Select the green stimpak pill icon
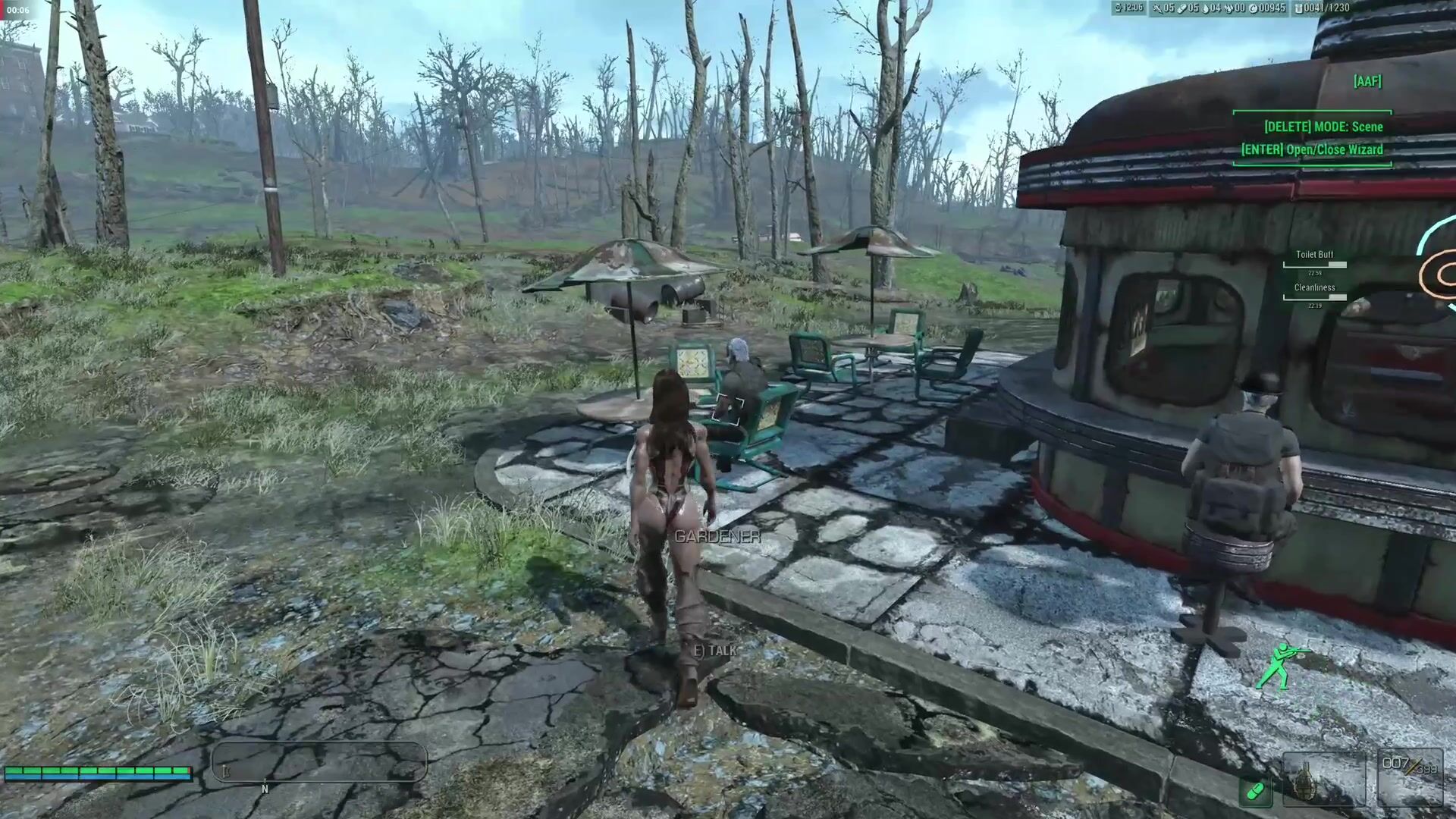 (x=1255, y=792)
